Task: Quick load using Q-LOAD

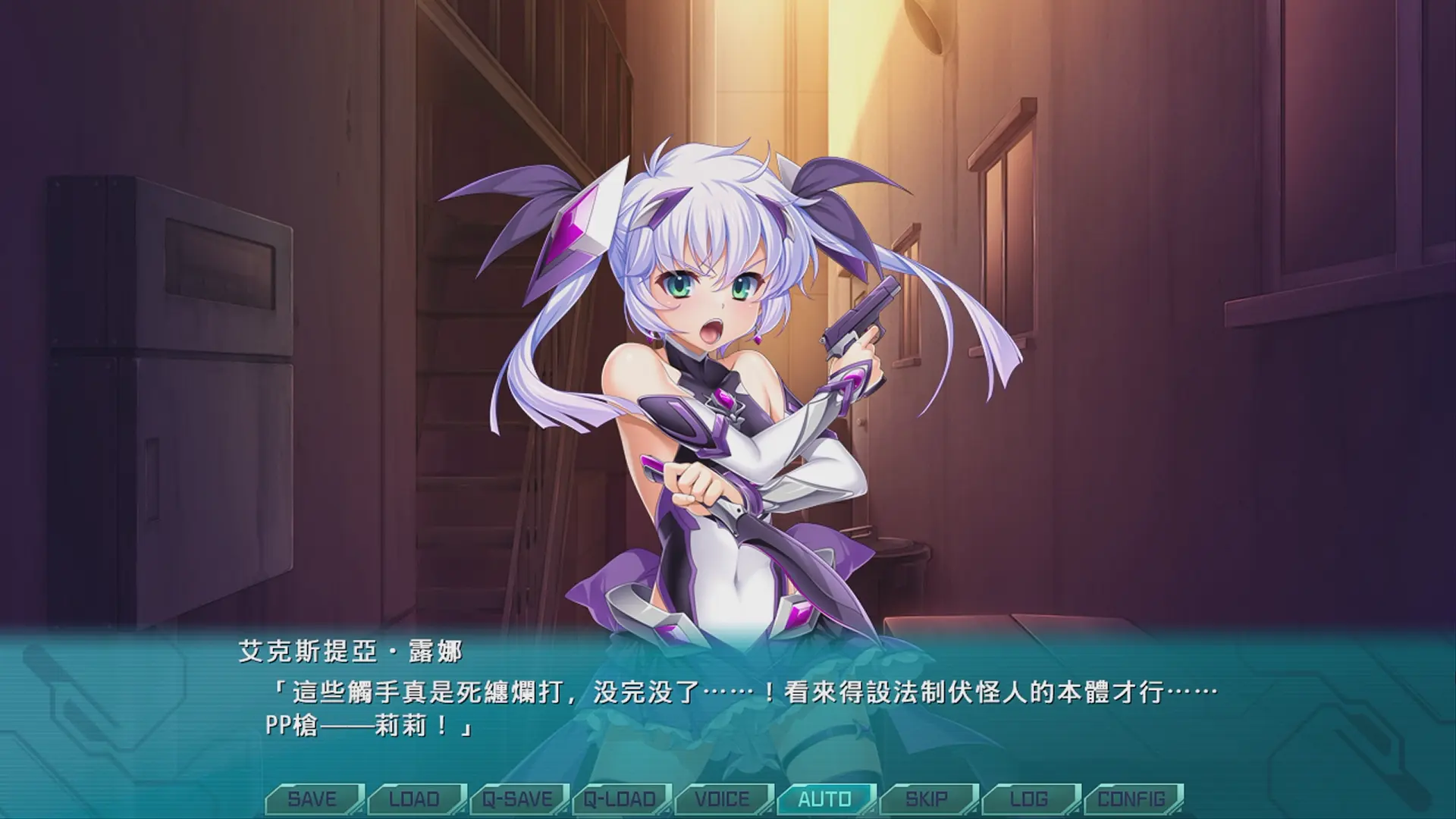Action: pyautogui.click(x=620, y=799)
